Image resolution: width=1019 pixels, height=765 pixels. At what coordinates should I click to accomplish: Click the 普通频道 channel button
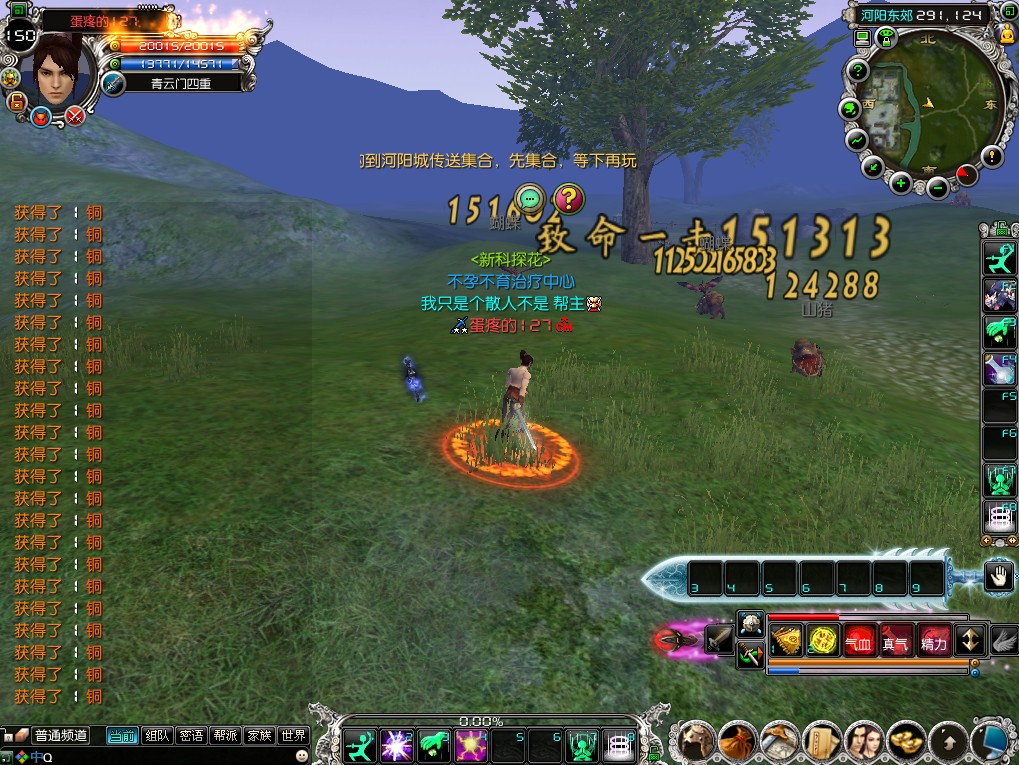[60, 736]
